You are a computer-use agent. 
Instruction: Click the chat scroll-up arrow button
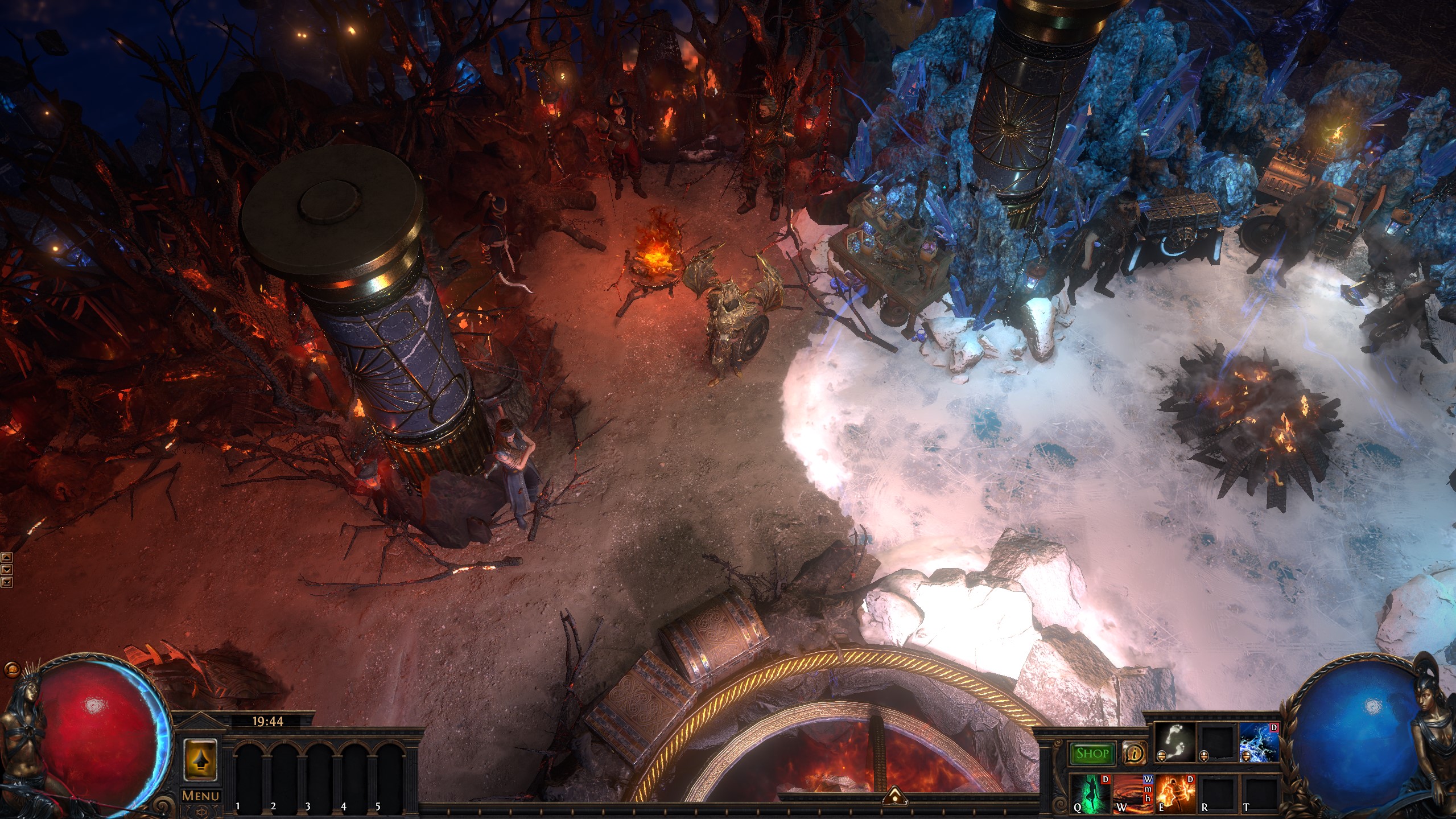[x=6, y=557]
